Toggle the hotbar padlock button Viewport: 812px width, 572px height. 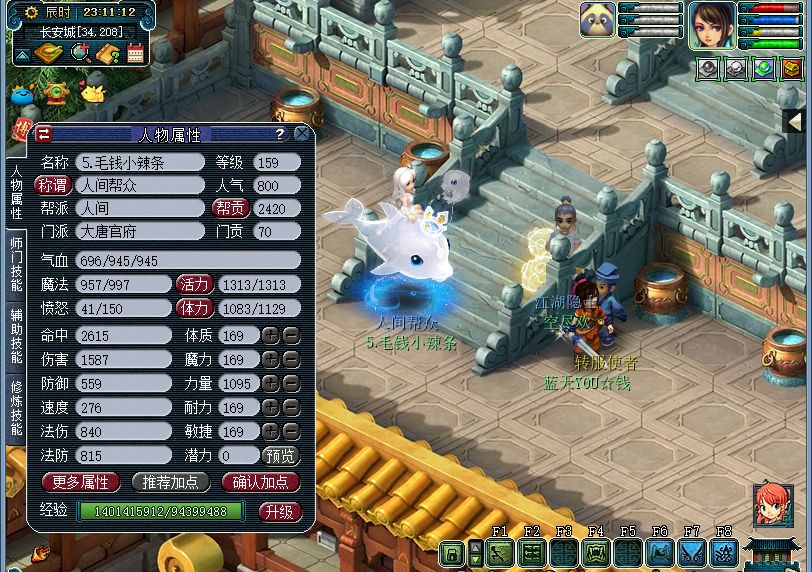coord(451,553)
